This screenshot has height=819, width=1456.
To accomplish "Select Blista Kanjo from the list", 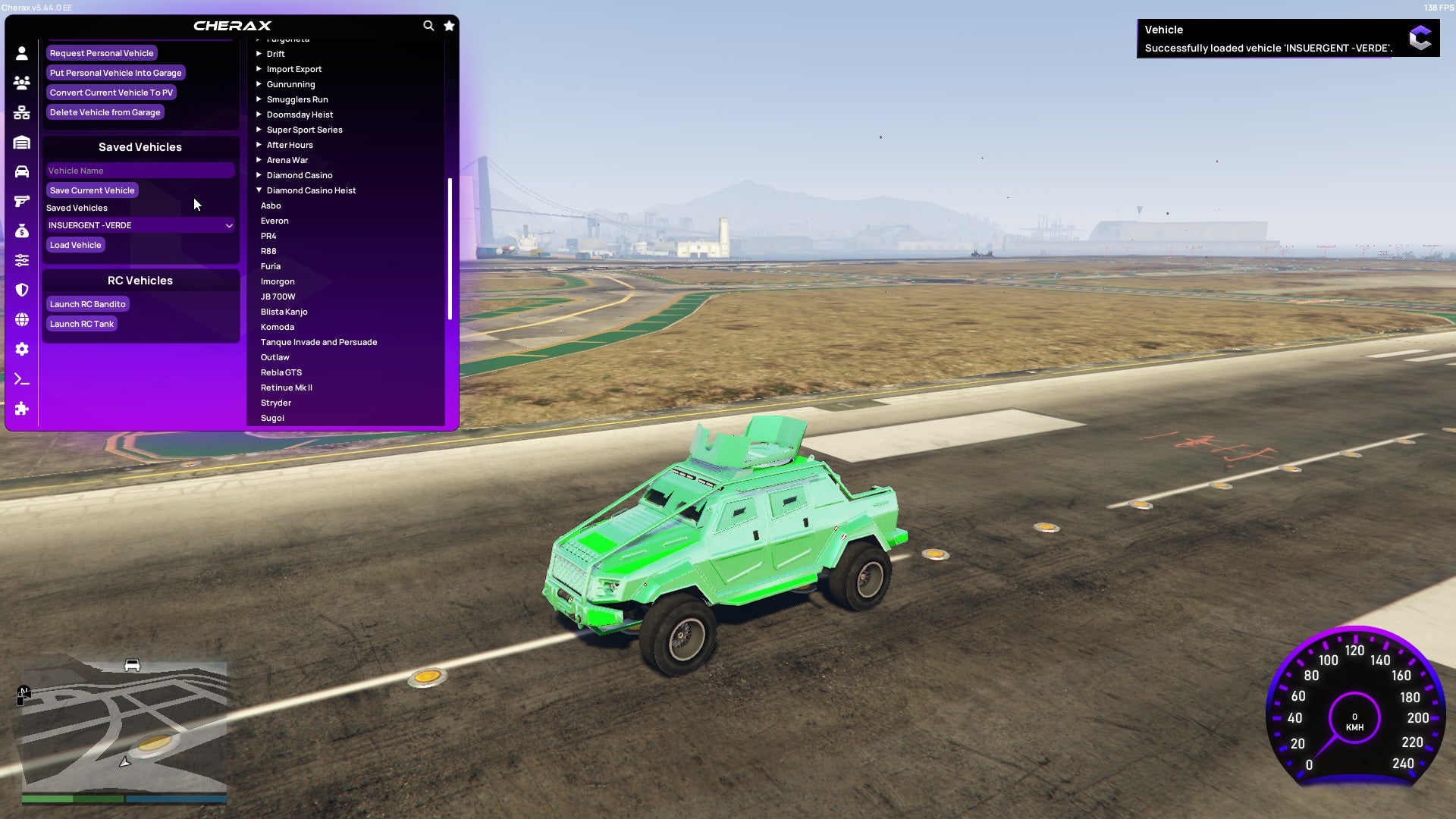I will (x=284, y=311).
